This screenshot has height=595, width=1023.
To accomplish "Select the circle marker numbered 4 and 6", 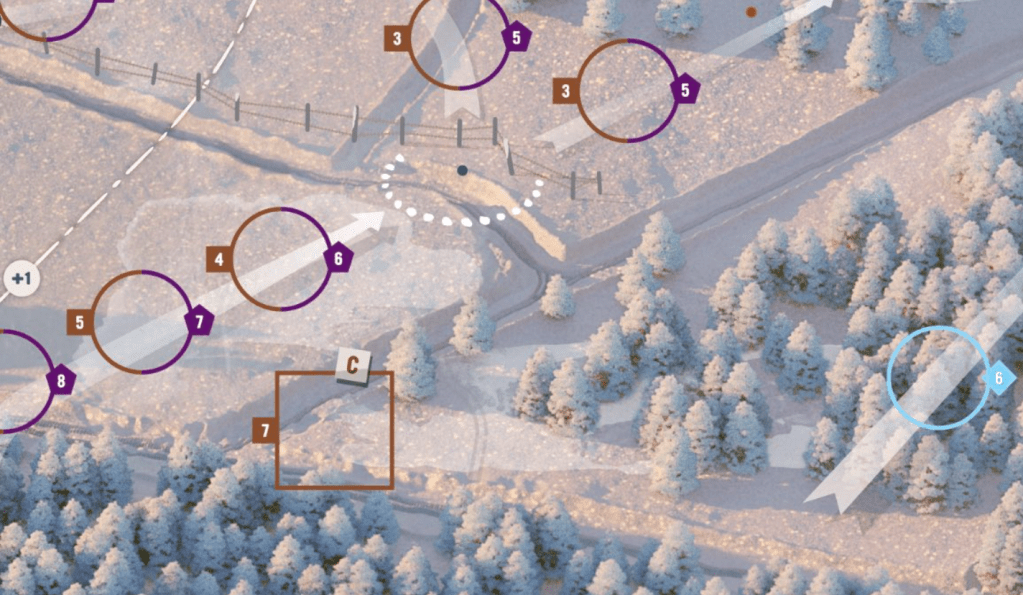I will tap(281, 259).
